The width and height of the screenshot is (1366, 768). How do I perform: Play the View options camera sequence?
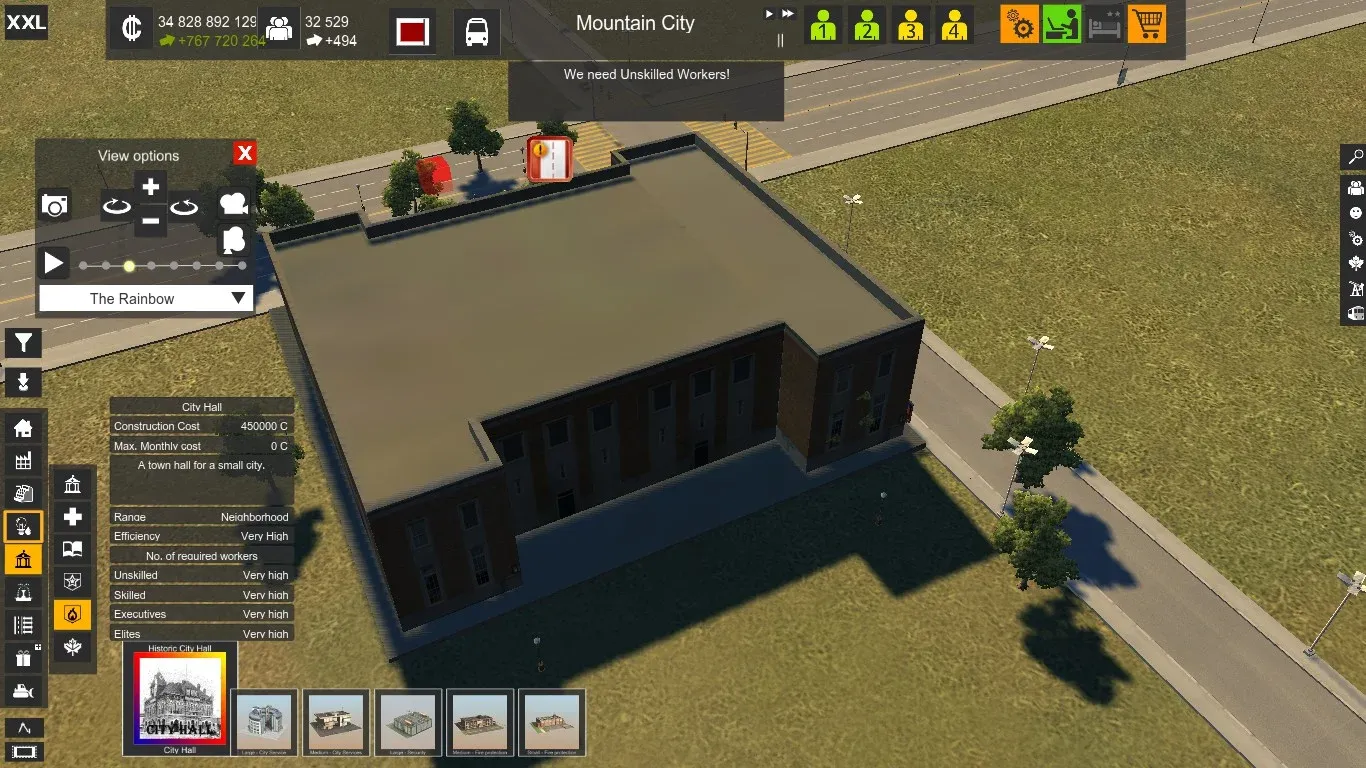tap(54, 264)
